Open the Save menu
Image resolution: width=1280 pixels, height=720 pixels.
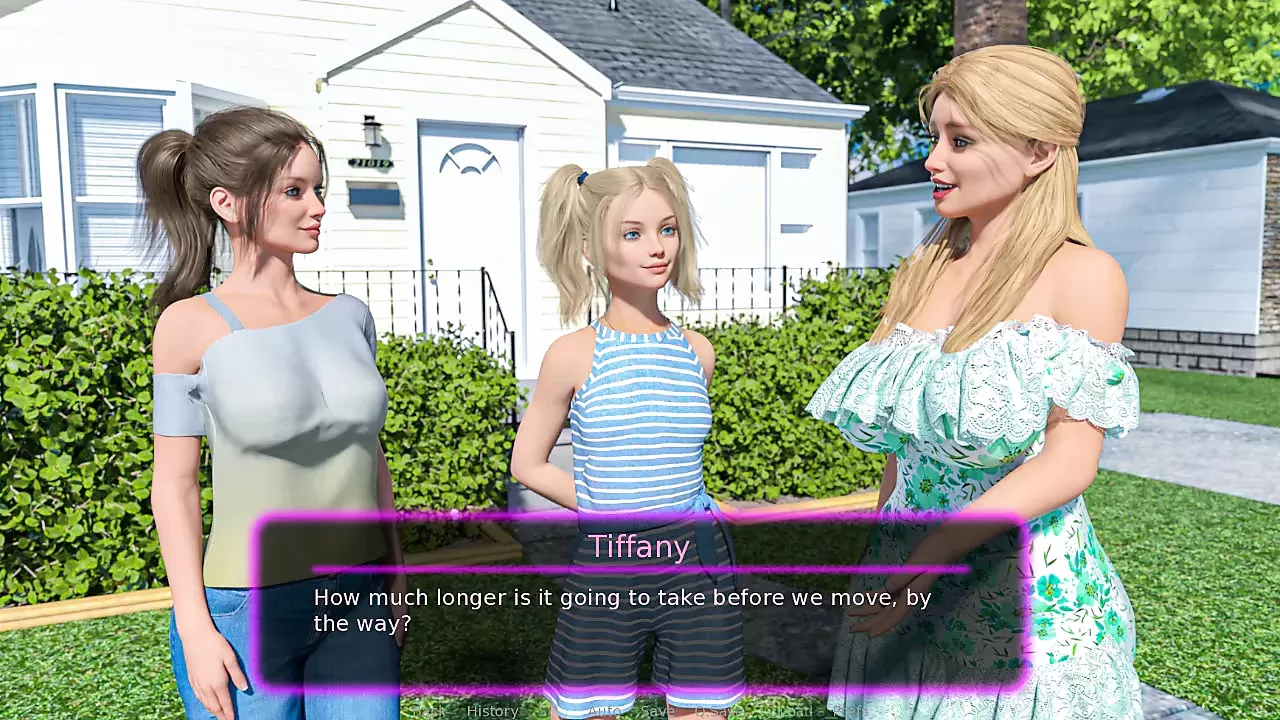[657, 711]
